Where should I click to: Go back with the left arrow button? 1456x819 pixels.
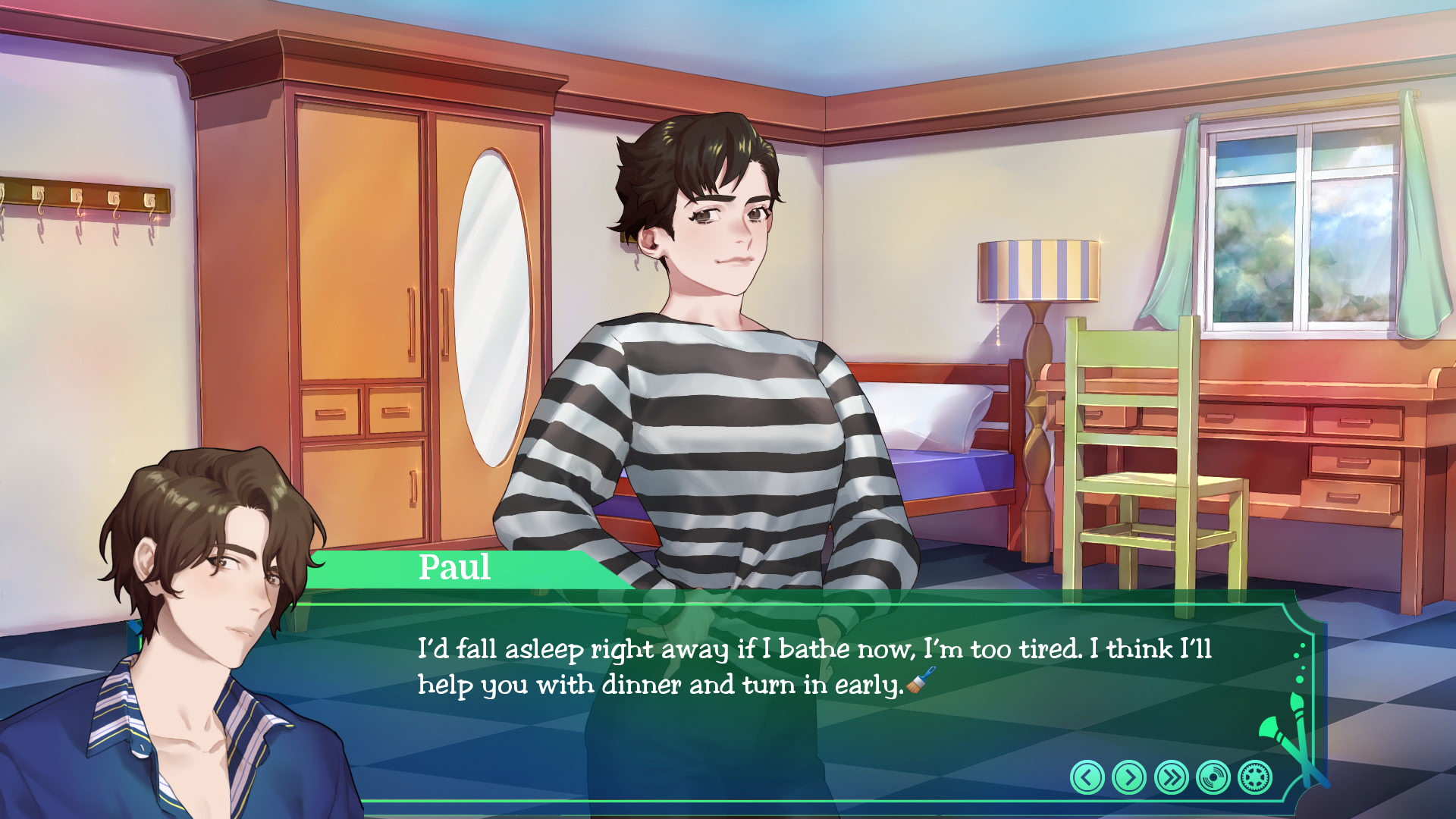point(1087,777)
